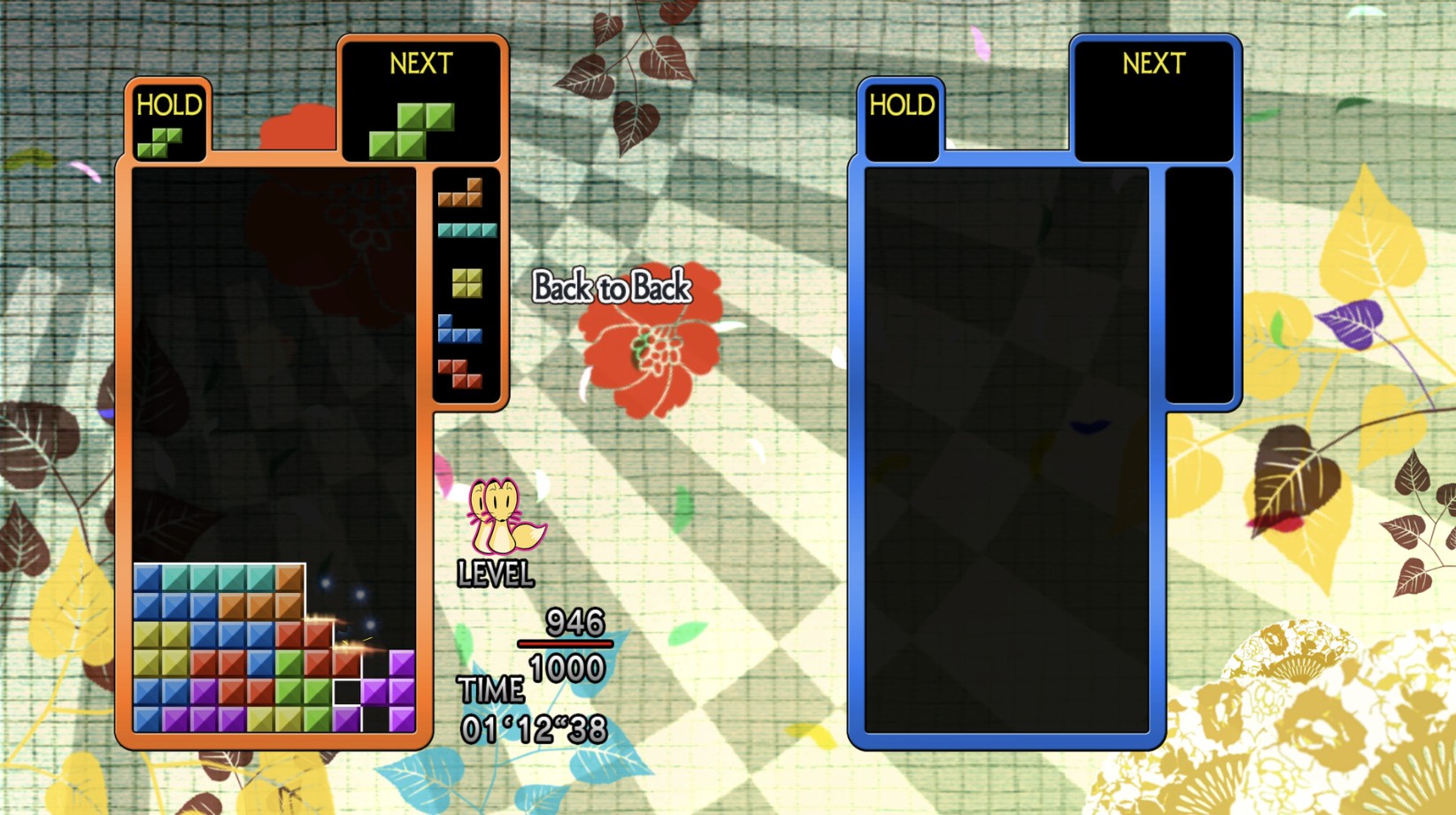
Task: Choose the red Z piece in the queue
Action: 460,373
